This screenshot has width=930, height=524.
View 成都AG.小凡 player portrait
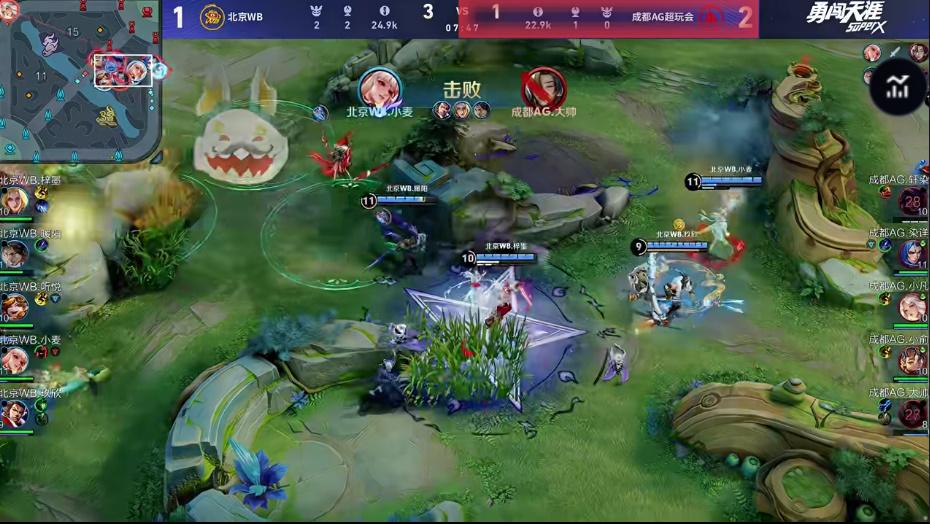(912, 307)
